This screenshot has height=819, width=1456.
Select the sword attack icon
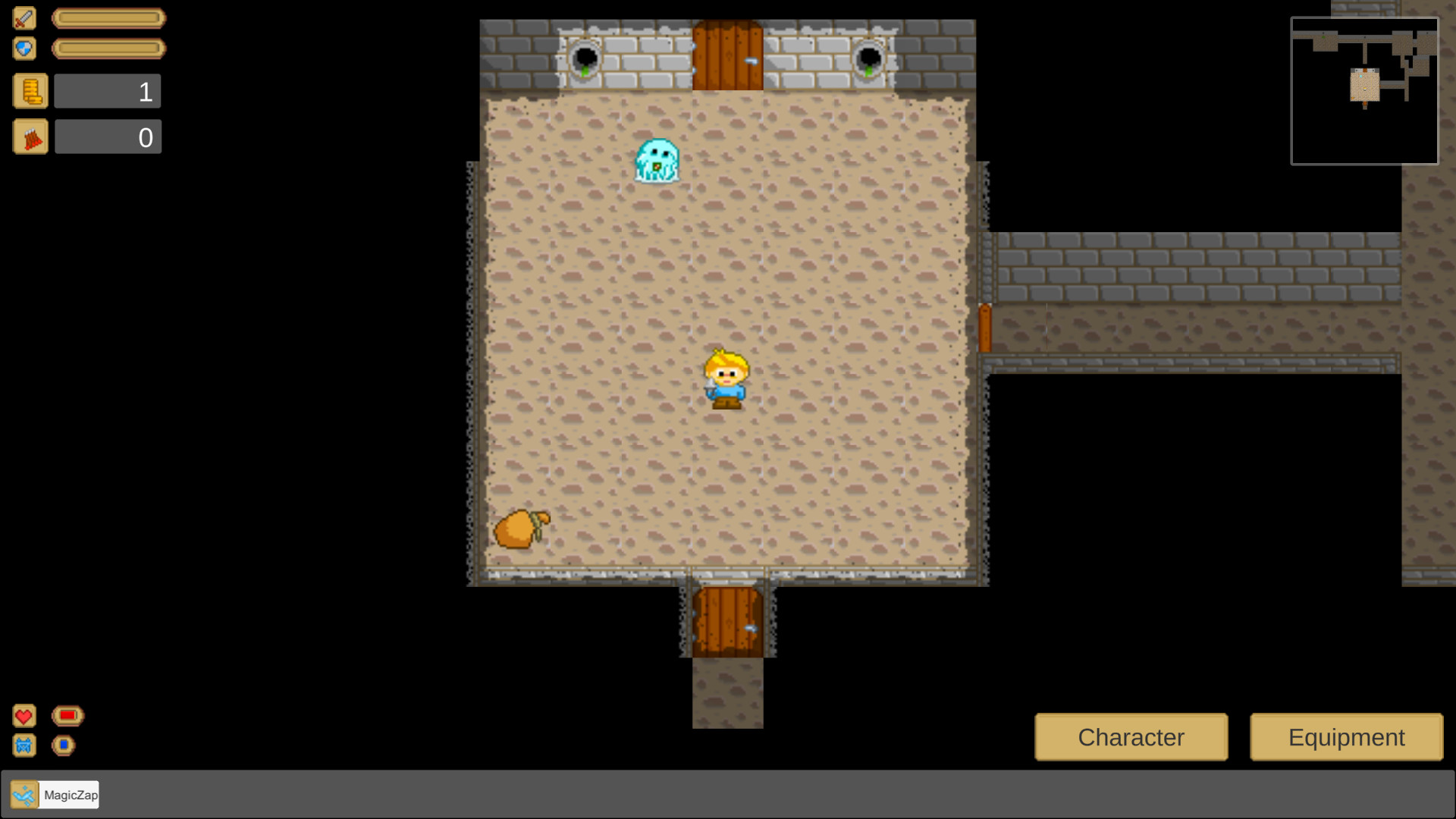point(24,18)
